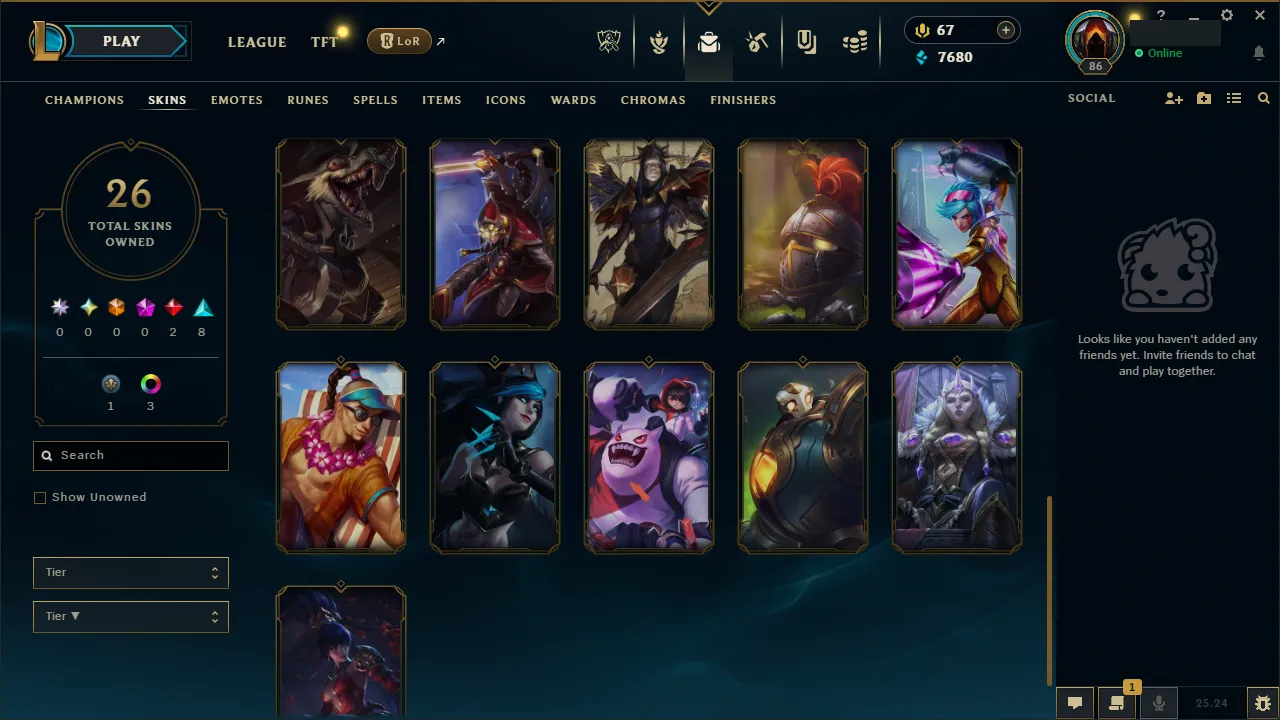Viewport: 1280px width, 720px height.
Task: Open the Tier sort order dropdown
Action: [x=130, y=616]
